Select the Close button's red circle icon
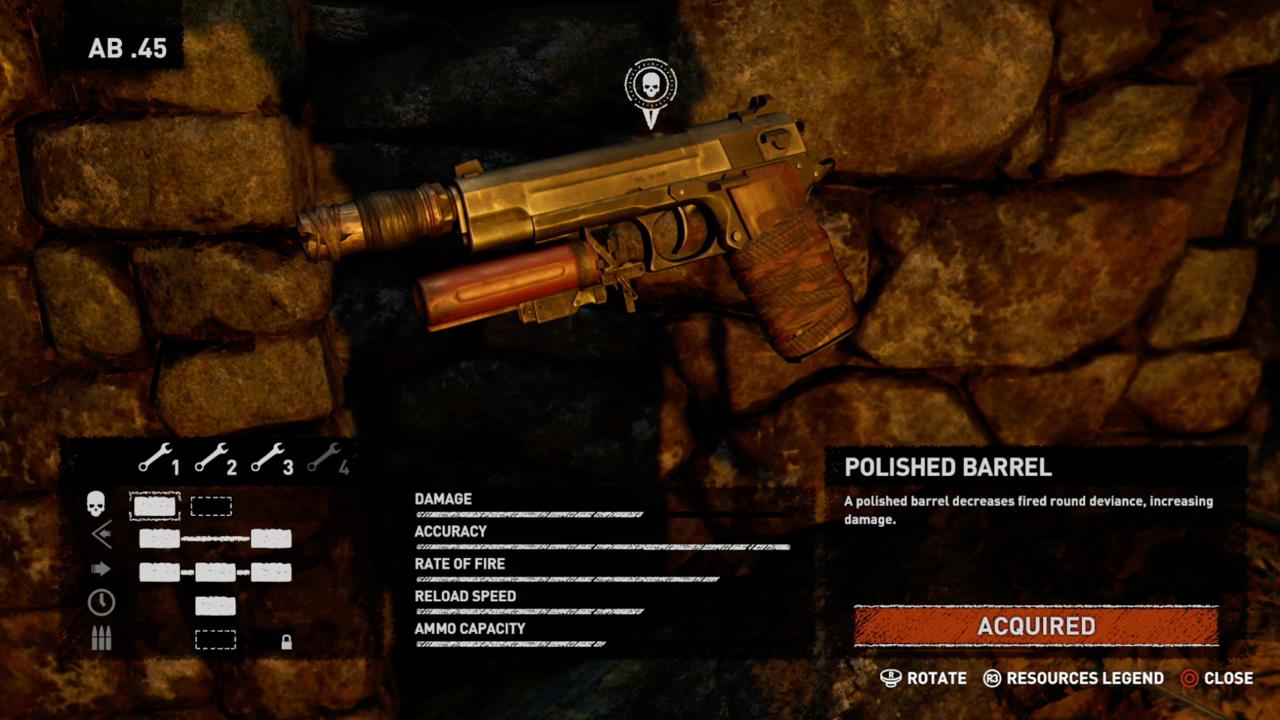This screenshot has height=720, width=1280. tap(1190, 678)
